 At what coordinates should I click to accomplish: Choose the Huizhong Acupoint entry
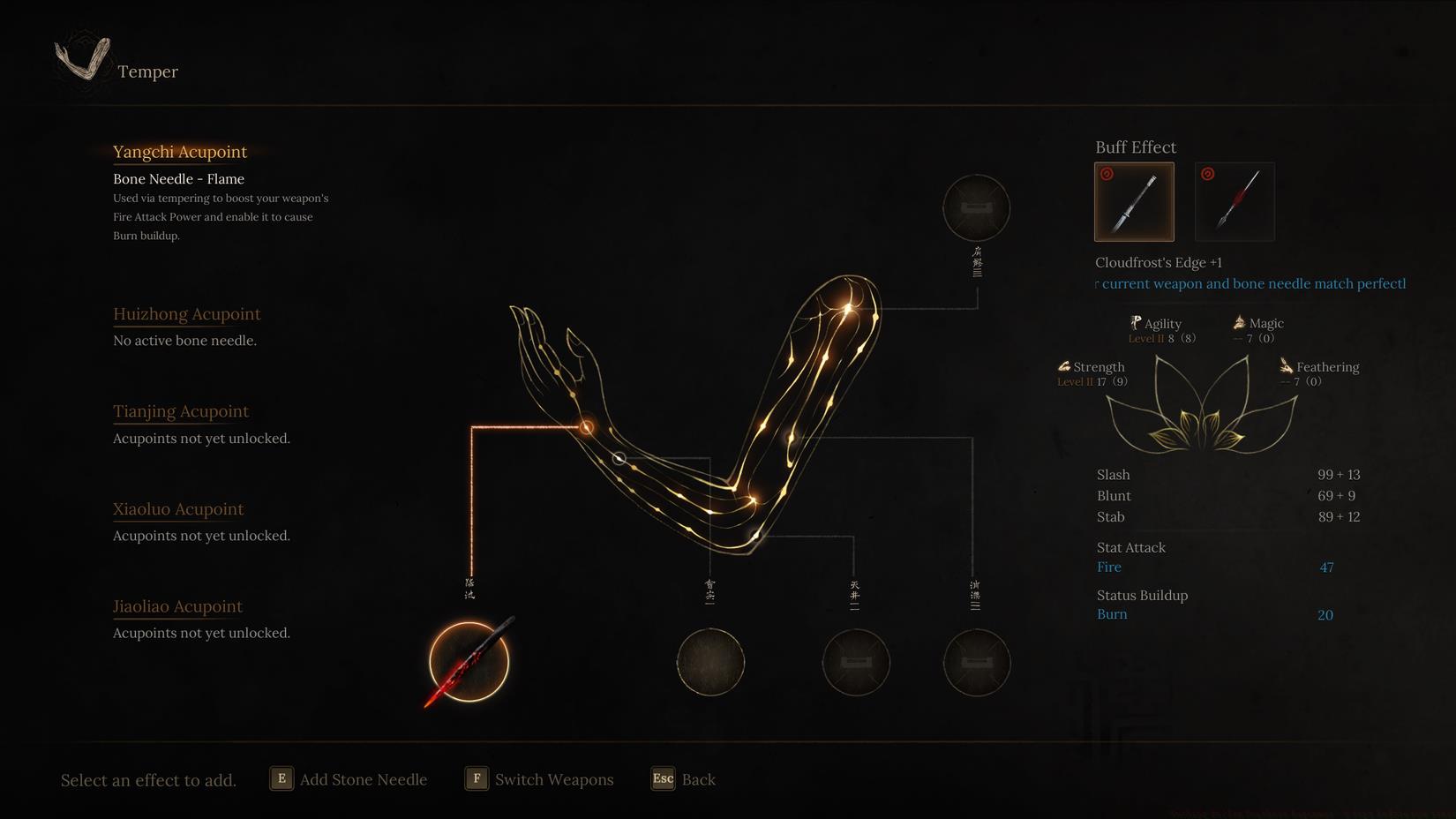click(x=186, y=314)
